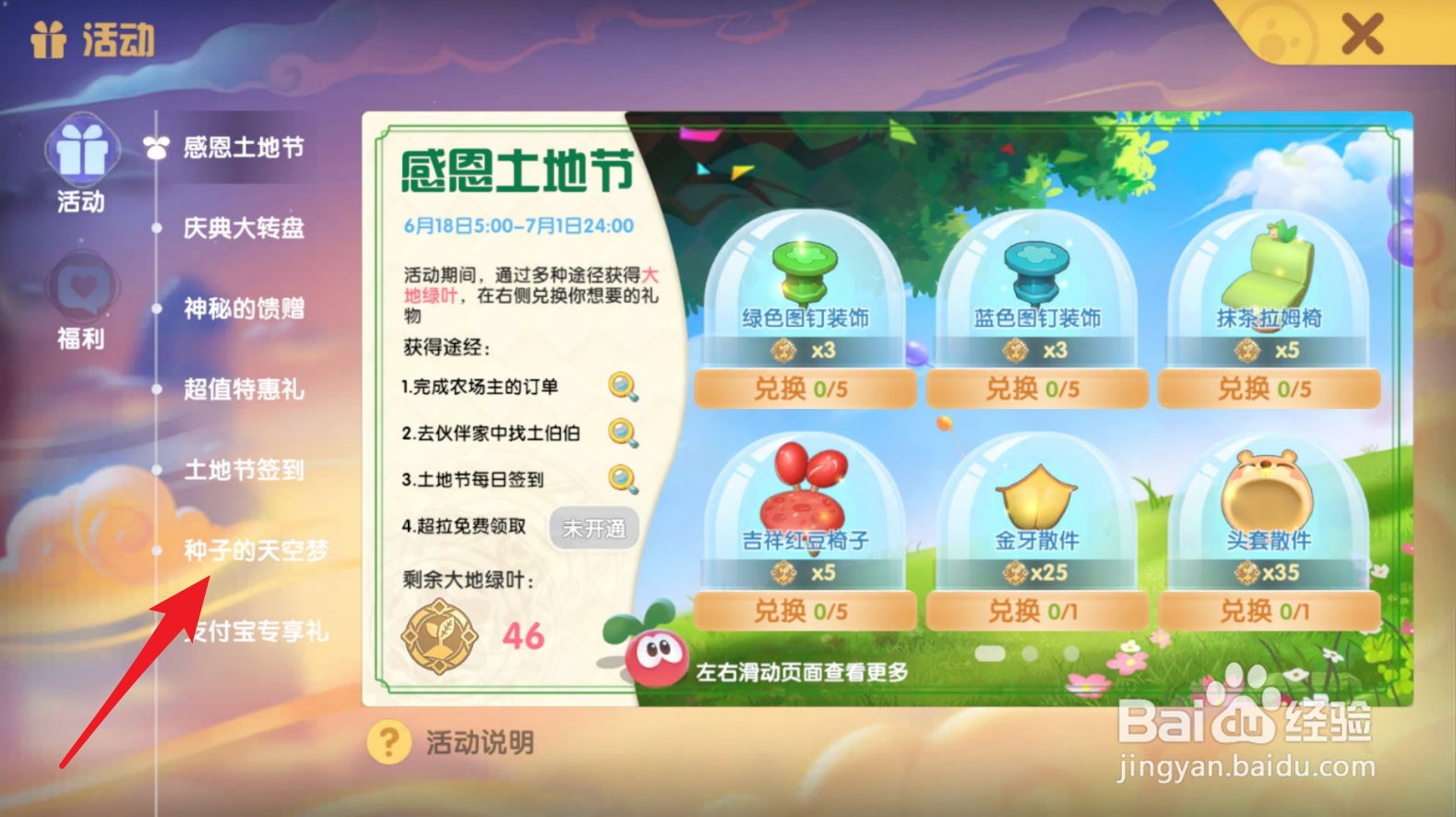Open the magnifier for 土地节每日签到
This screenshot has height=817, width=1456.
coord(625,480)
